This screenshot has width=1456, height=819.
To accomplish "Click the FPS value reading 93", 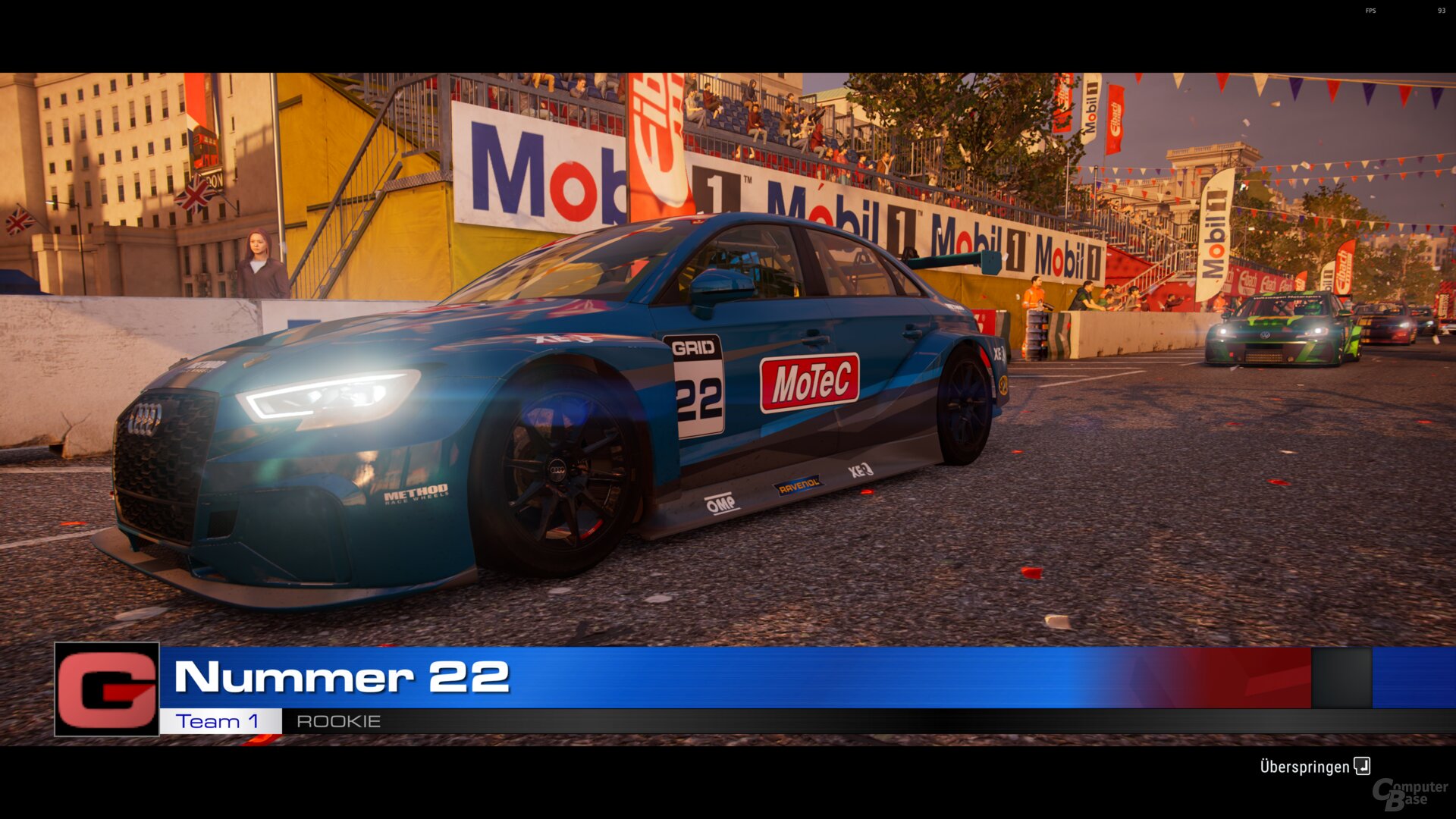I will coord(1442,11).
